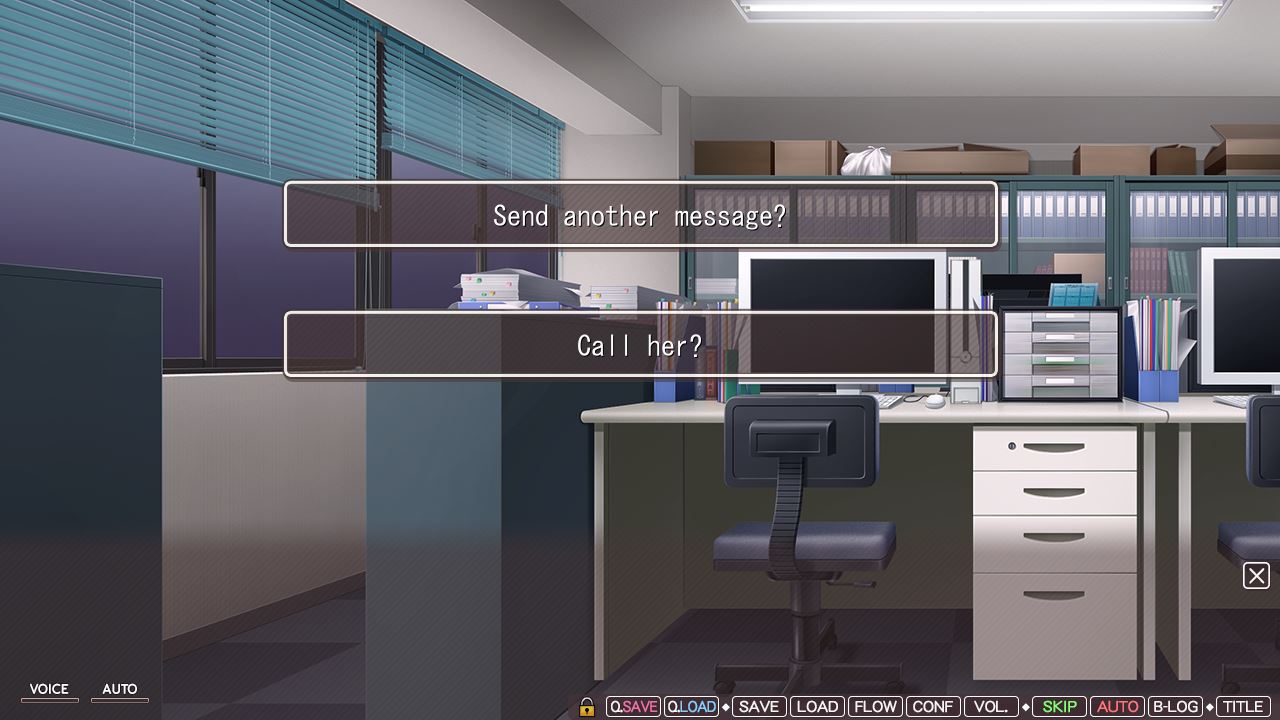Click the AUTO indicator at bottom left
Screen dimensions: 1280x720
120,688
